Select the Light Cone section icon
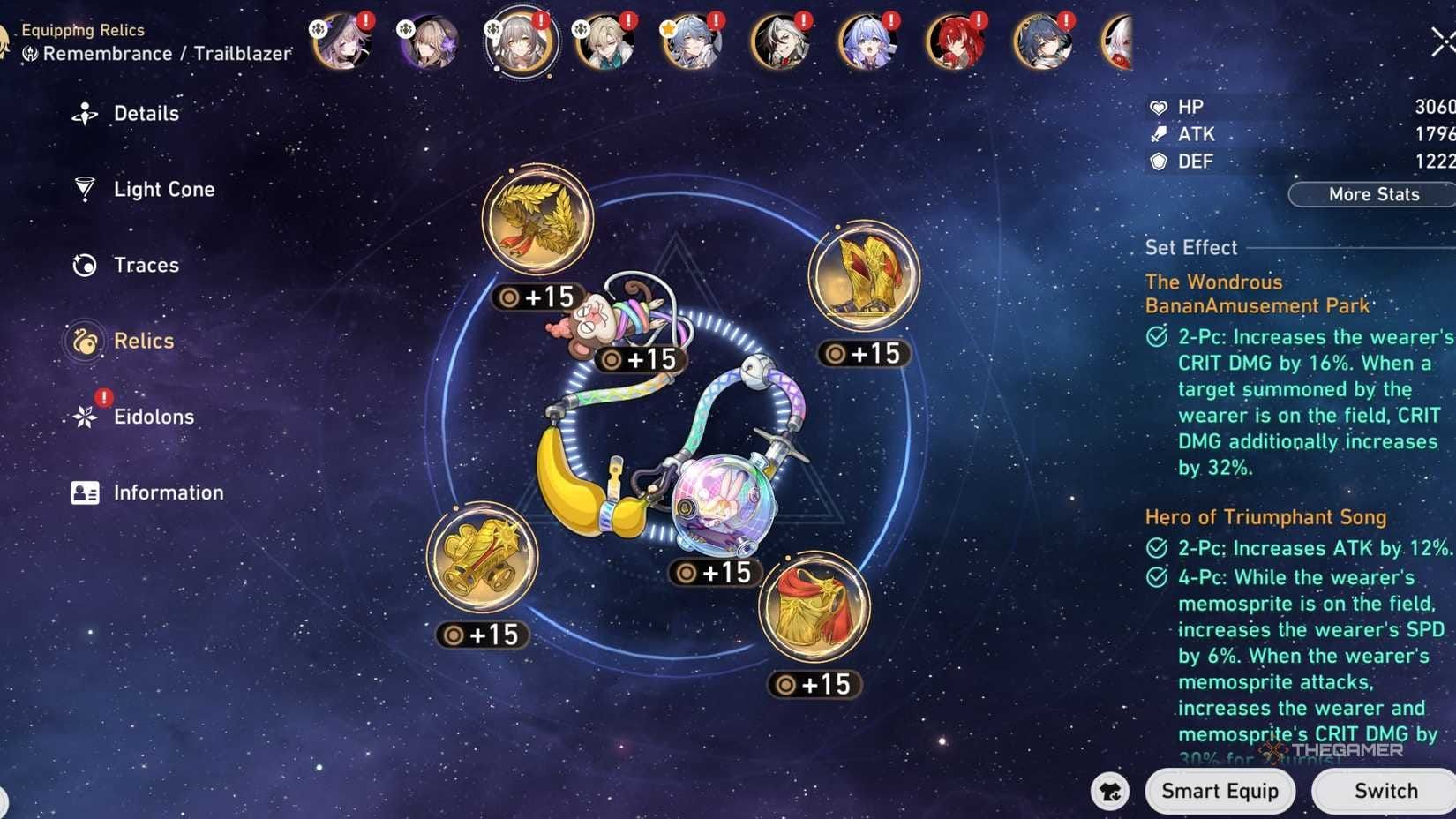The image size is (1456, 819). 84,189
